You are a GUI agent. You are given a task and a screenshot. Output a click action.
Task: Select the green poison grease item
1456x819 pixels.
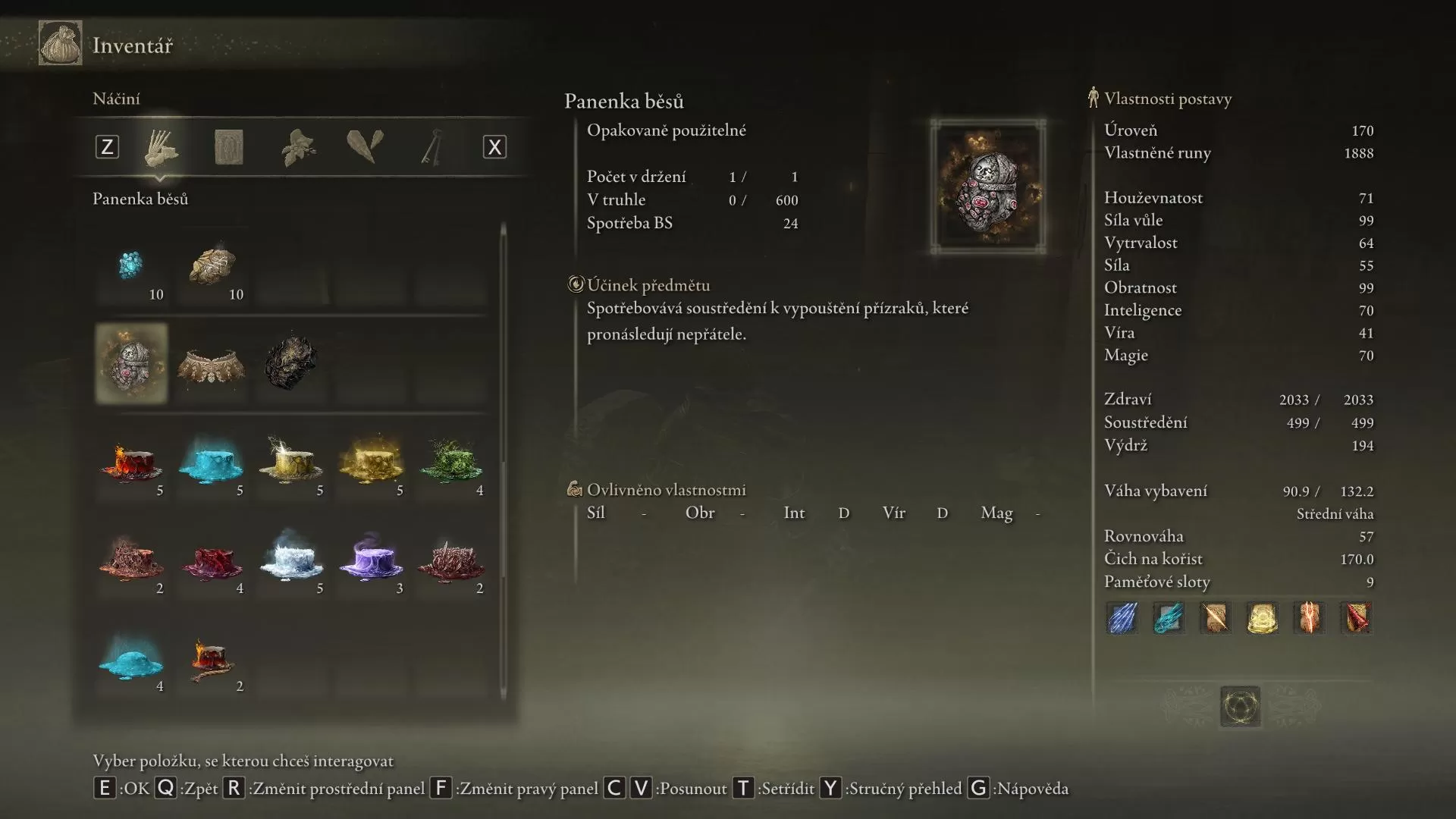tap(451, 461)
